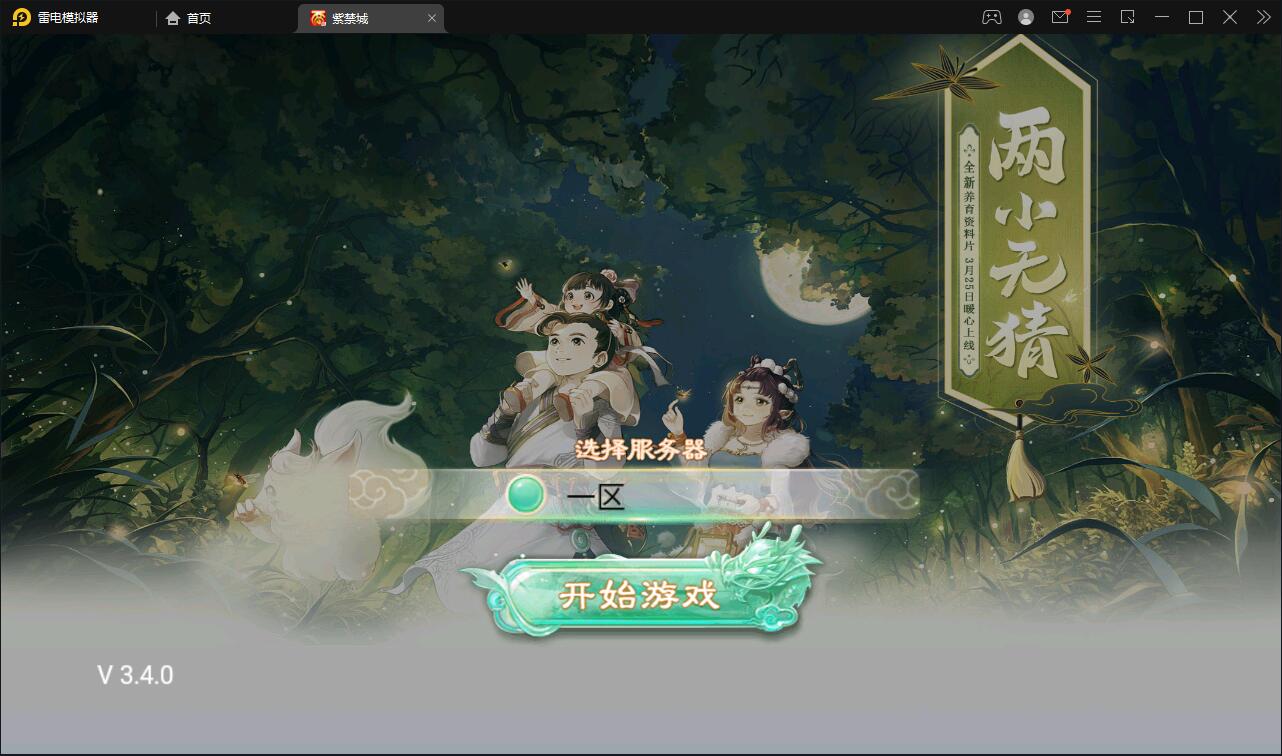Viewport: 1282px width, 756px height.
Task: Click the red notification dot on mail icon
Action: coord(1068,10)
